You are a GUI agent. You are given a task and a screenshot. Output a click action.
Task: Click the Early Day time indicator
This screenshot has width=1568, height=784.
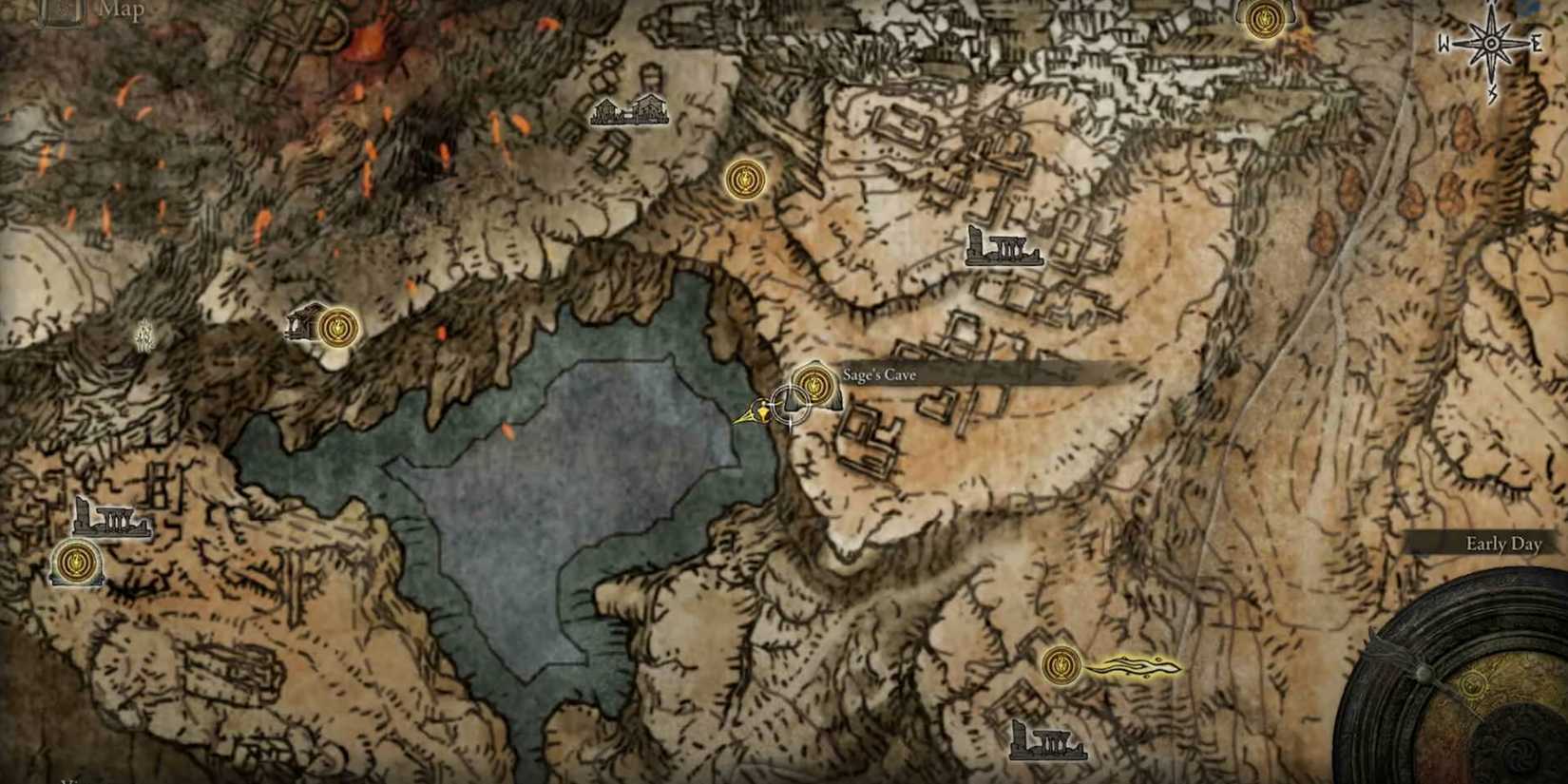(x=1503, y=545)
